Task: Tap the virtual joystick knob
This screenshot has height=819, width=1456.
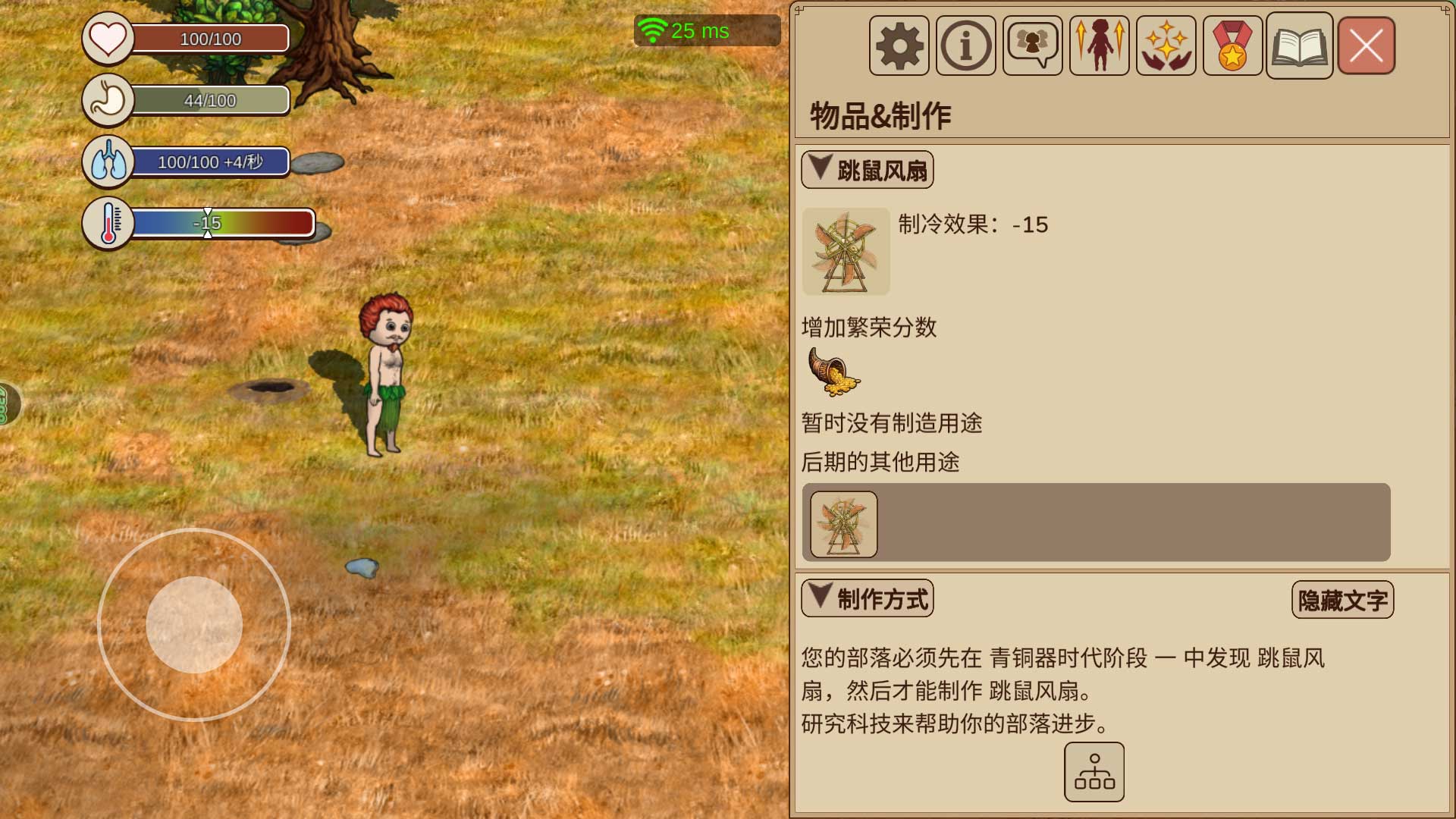Action: tap(194, 625)
